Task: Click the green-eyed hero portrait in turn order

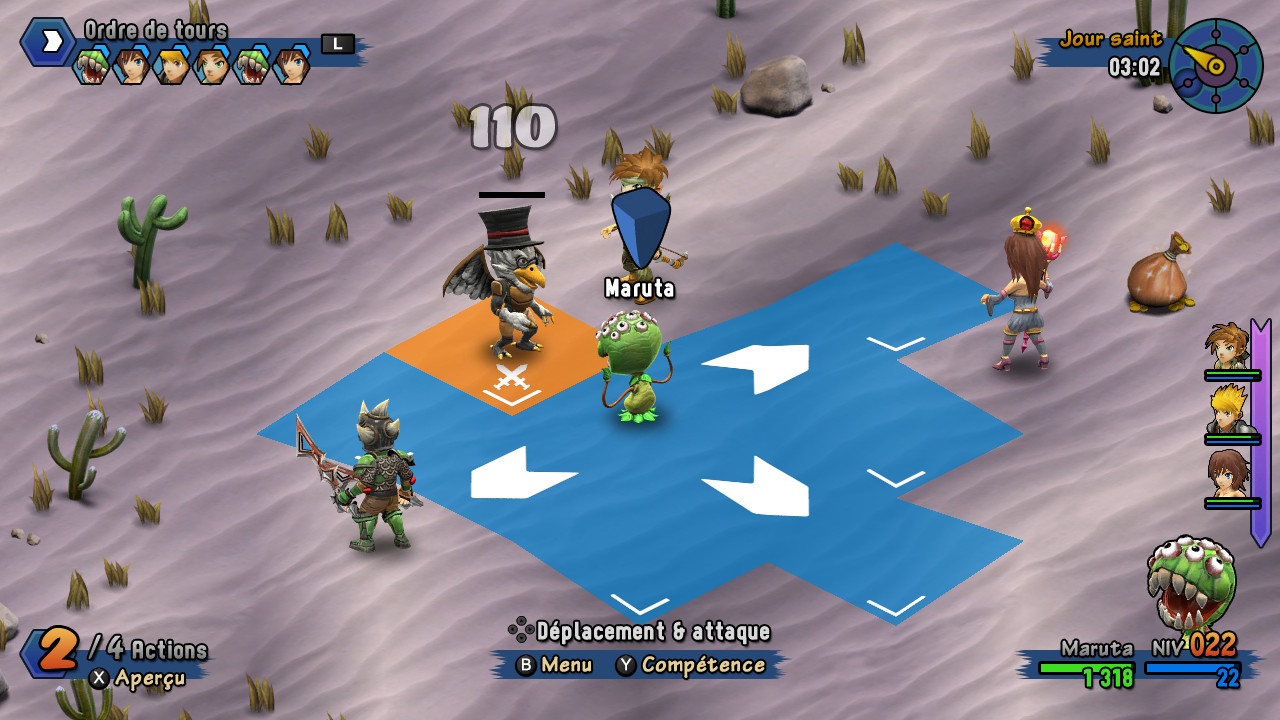Action: point(211,66)
